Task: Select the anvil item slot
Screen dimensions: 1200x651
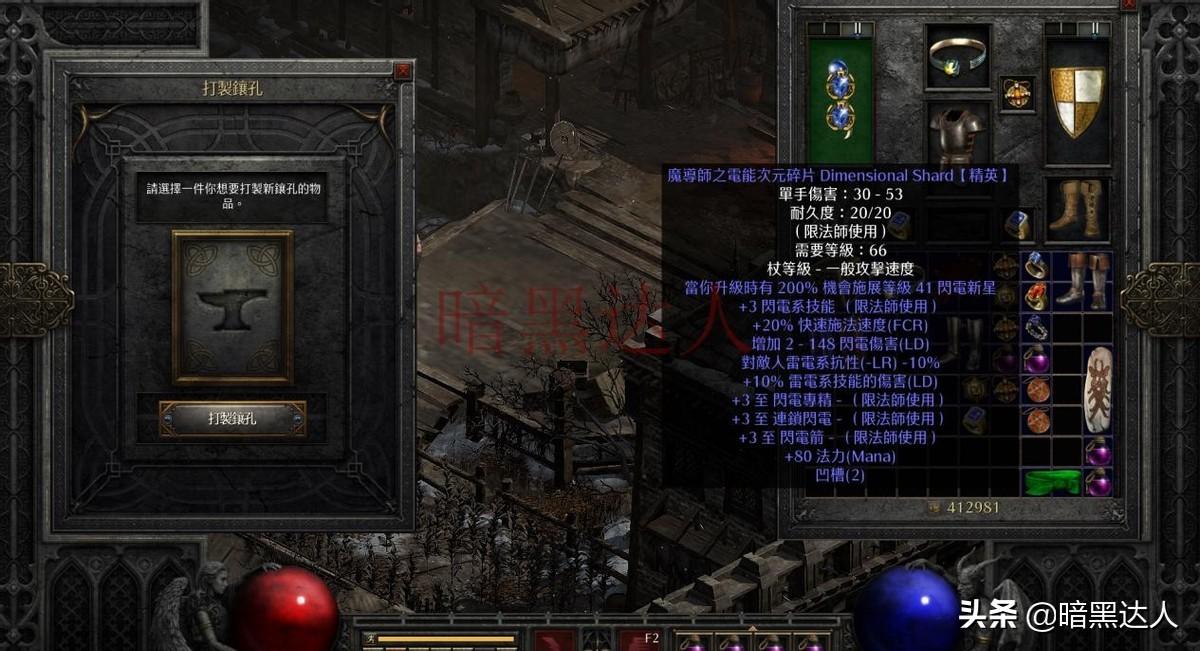Action: pyautogui.click(x=232, y=306)
